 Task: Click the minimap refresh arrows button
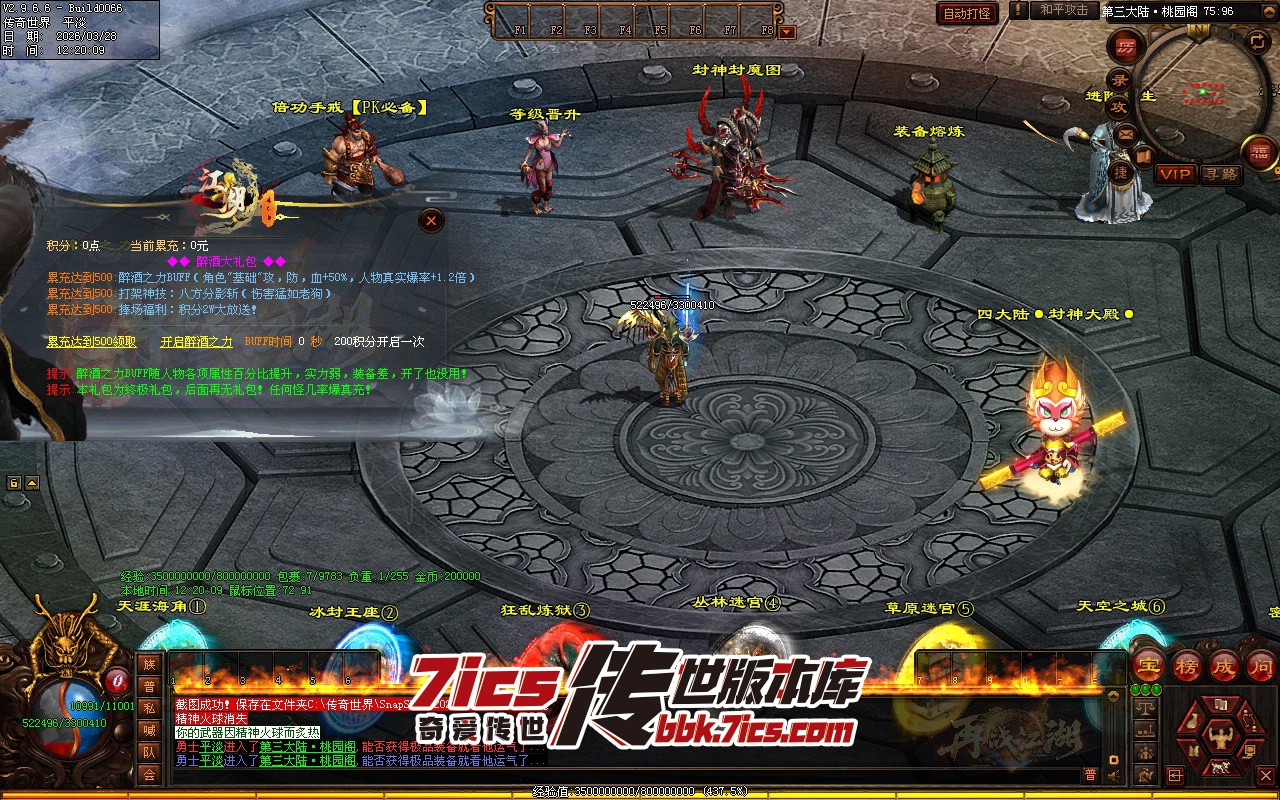(1259, 41)
